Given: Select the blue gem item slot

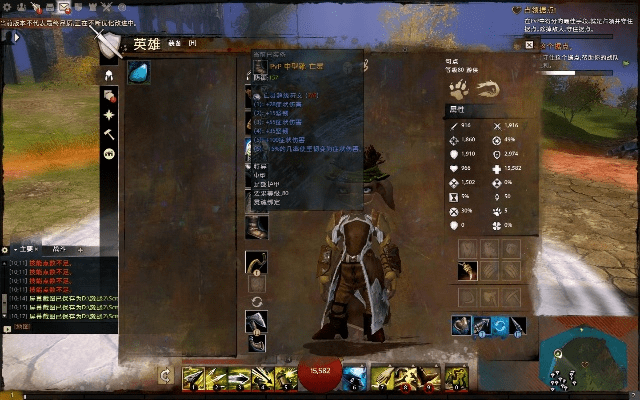Looking at the screenshot, I should point(138,73).
